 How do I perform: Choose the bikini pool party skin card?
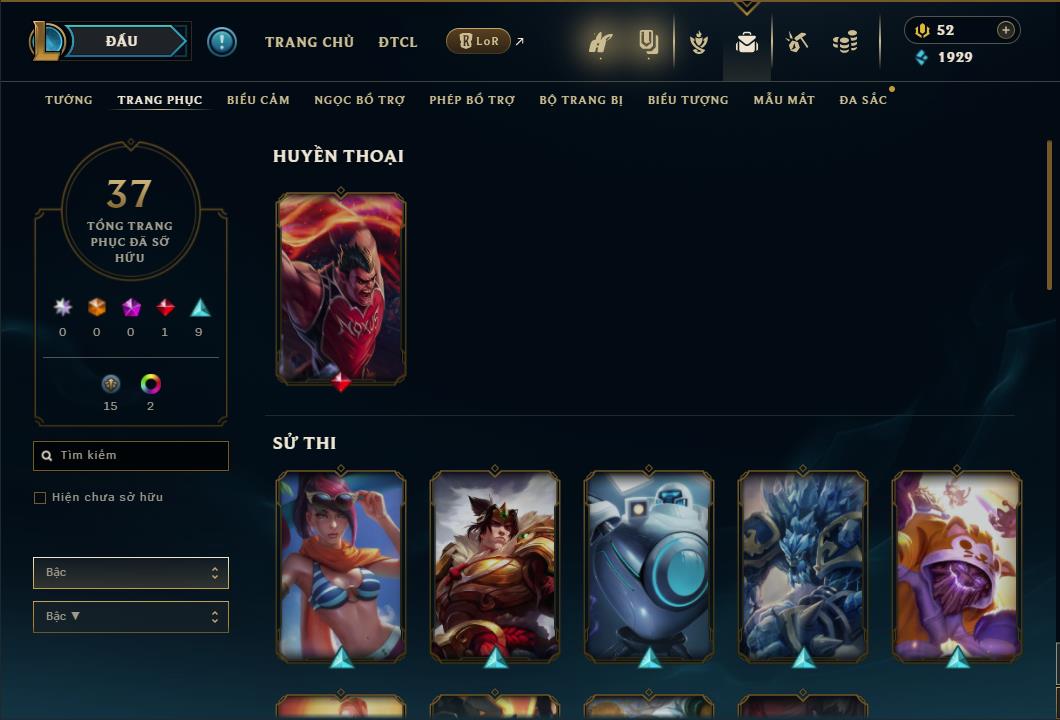341,565
